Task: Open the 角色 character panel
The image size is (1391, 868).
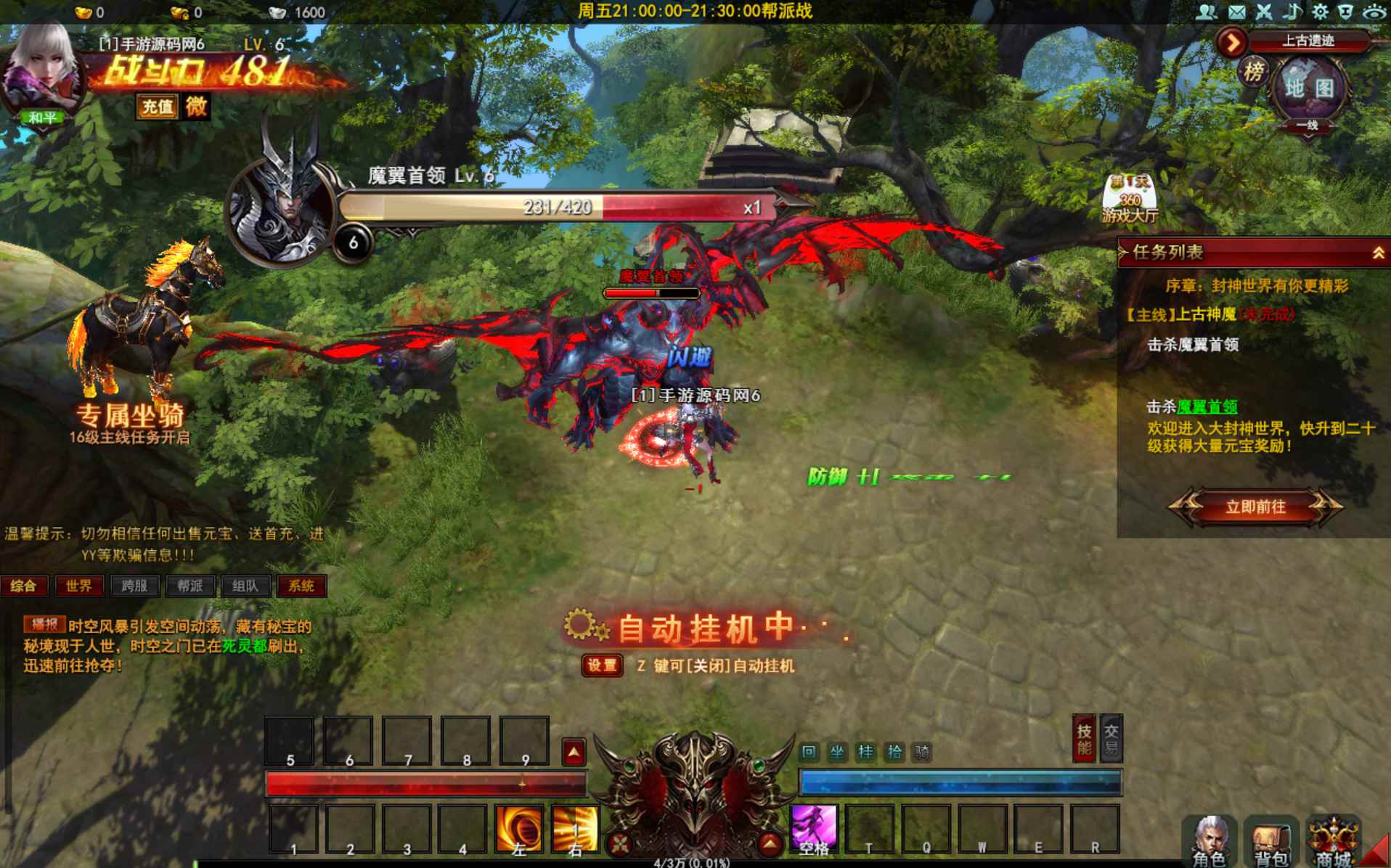Action: point(1209,842)
